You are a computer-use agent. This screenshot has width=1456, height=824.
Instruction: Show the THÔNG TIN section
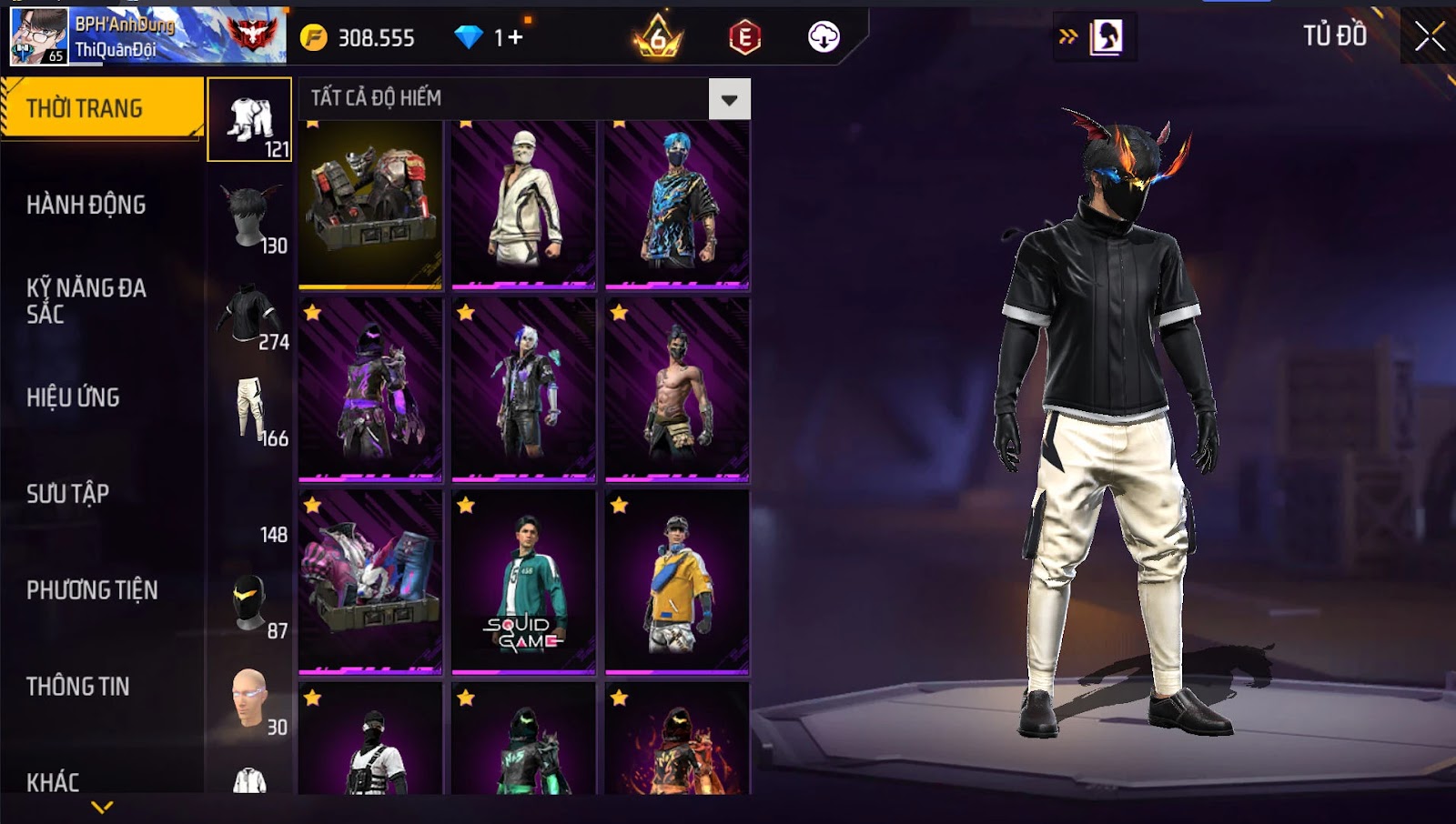point(78,687)
